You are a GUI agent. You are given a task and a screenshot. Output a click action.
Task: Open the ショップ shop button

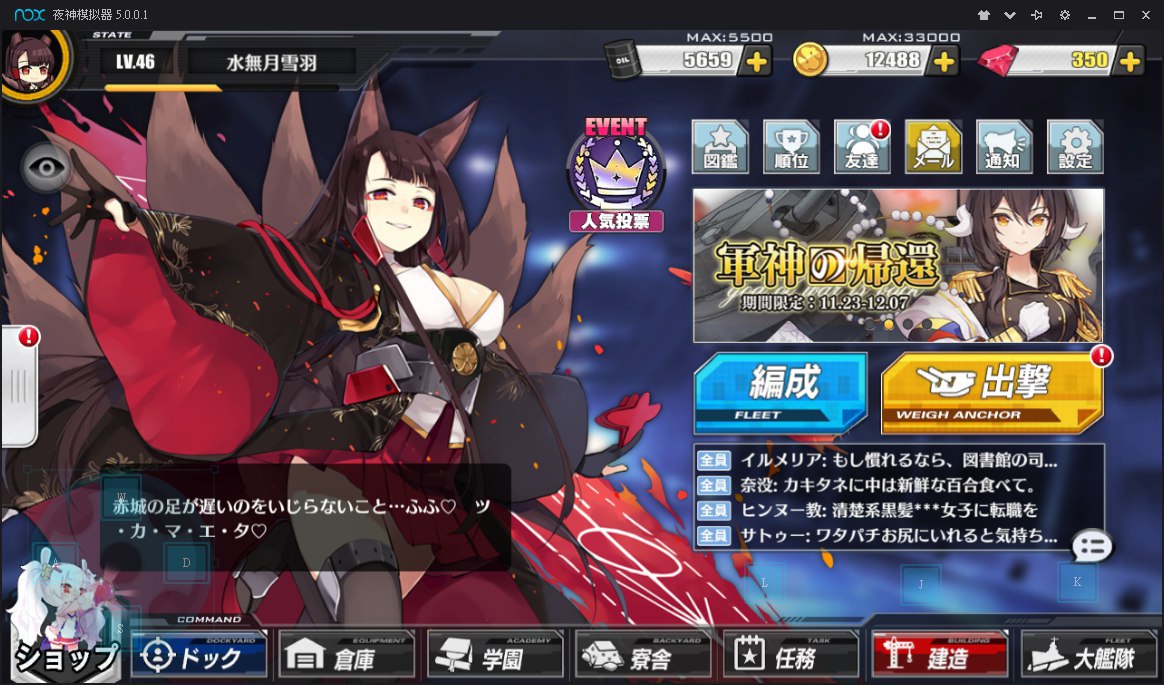click(x=64, y=655)
